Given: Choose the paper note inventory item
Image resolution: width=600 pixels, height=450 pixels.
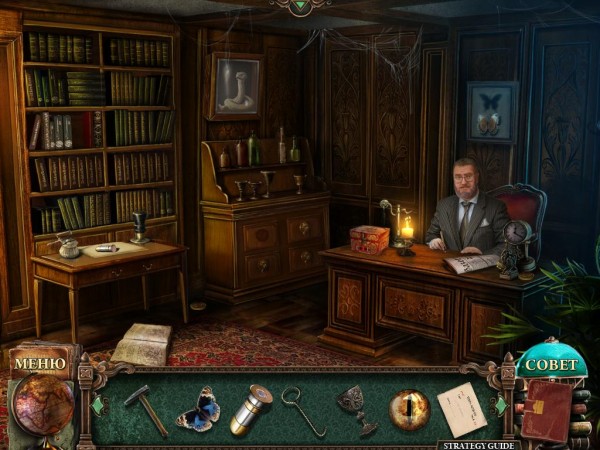Looking at the screenshot, I should tap(460, 408).
